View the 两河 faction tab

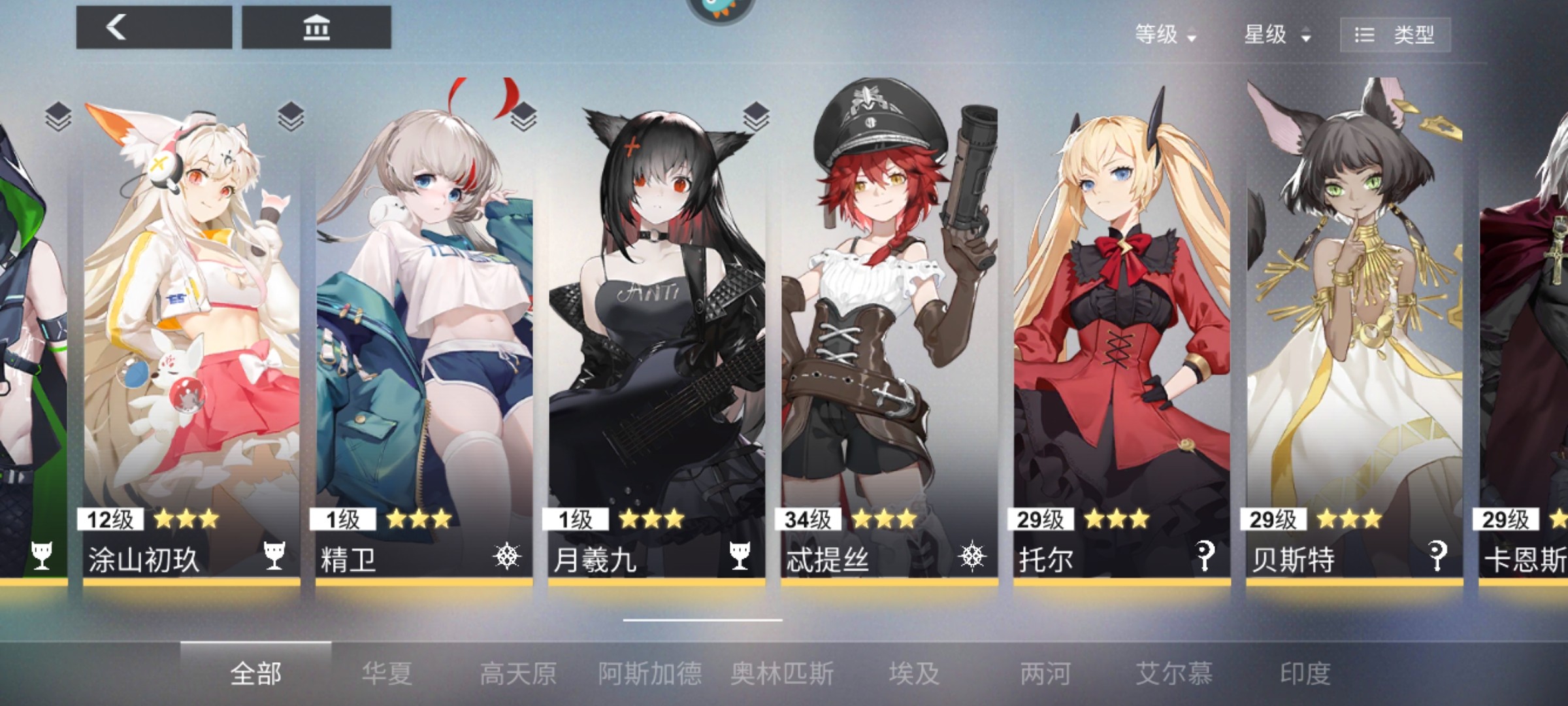tap(1045, 673)
